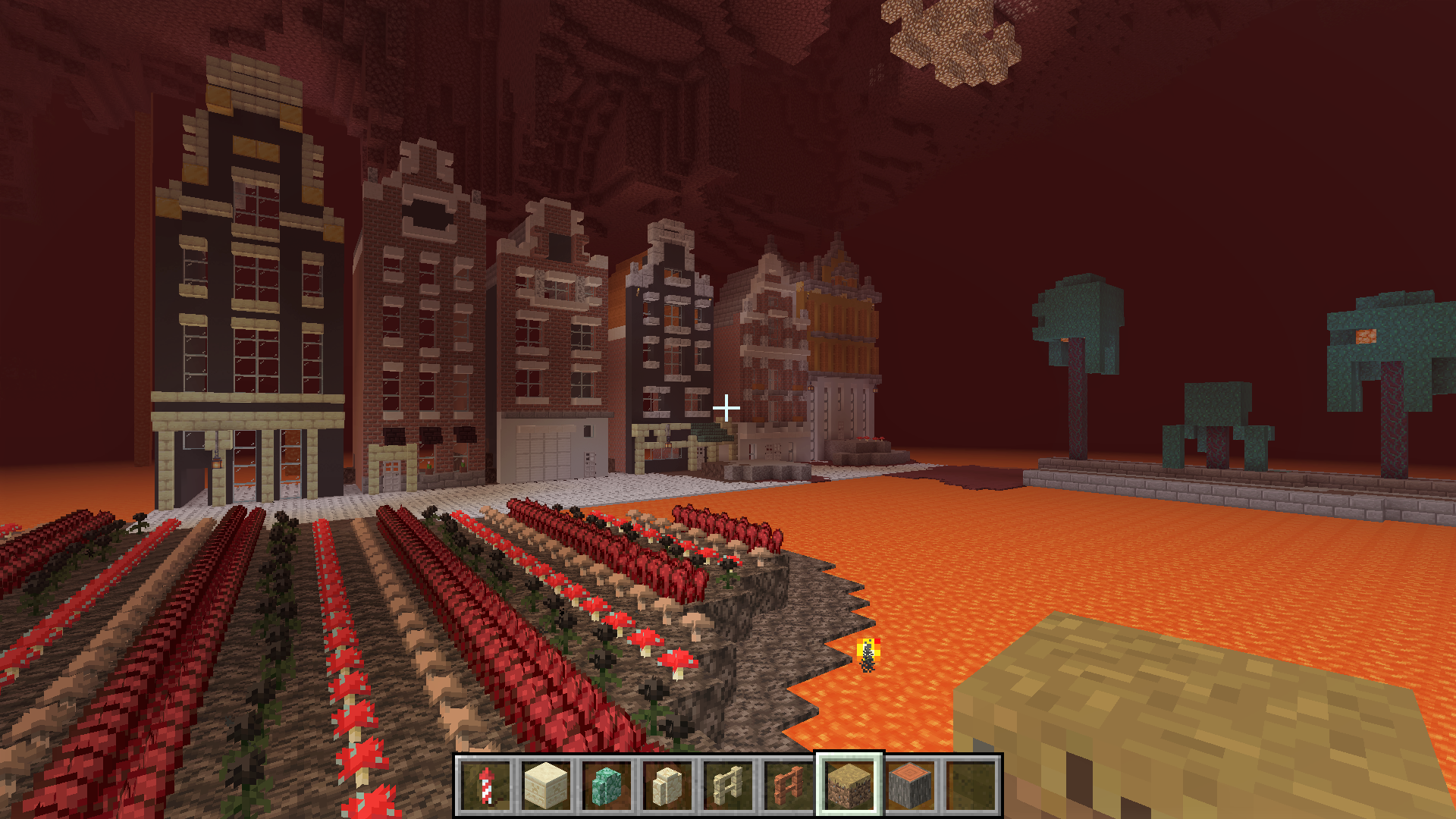Screen dimensions: 1456x819
Task: Pick the sandstone wall hotbar slot
Action: point(667,785)
